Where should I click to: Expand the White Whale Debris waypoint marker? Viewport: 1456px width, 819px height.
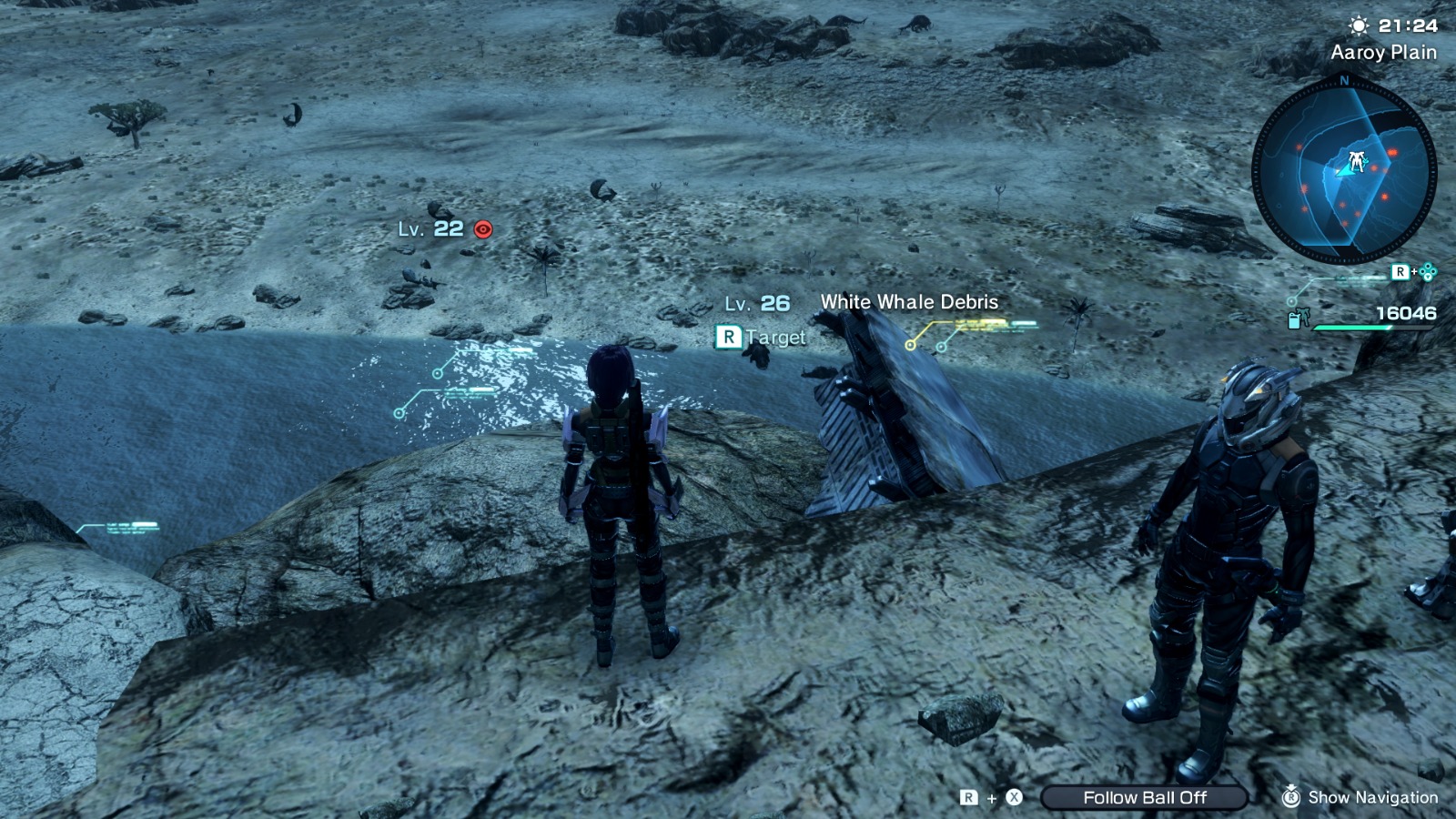[x=910, y=345]
